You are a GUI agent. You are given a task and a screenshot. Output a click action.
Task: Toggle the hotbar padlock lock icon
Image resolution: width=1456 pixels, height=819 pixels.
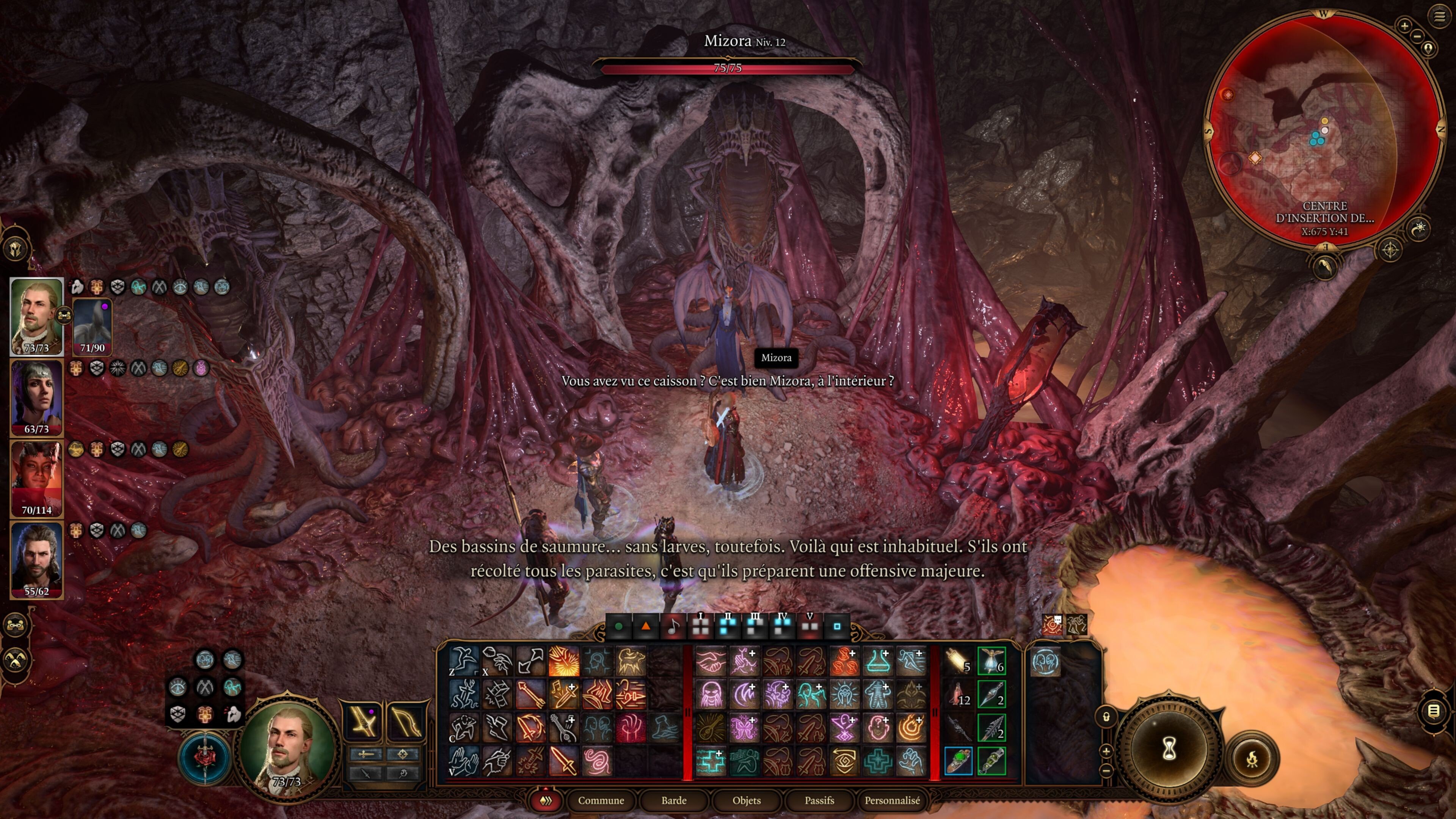[1106, 717]
